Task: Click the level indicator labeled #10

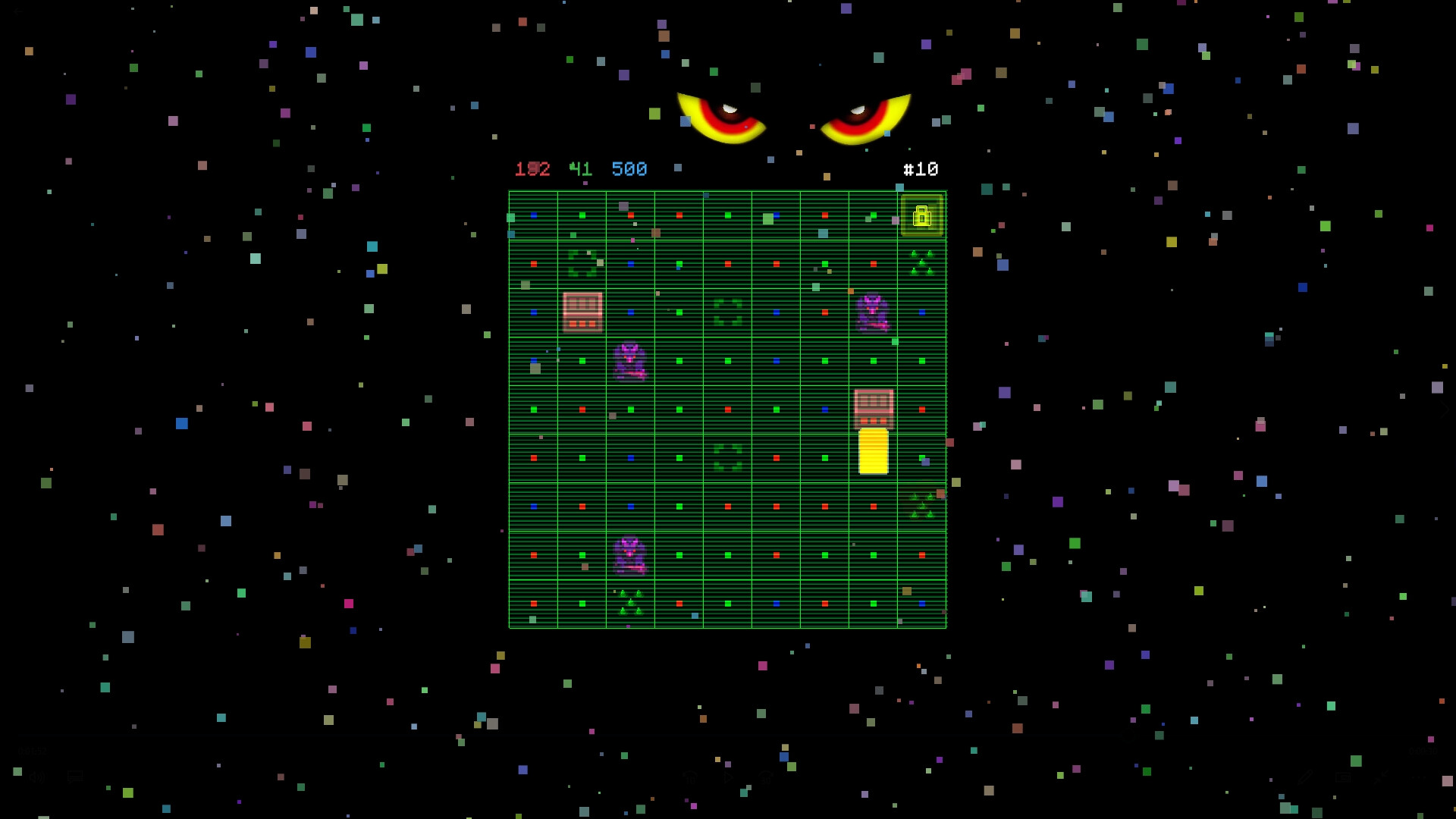Action: [920, 169]
